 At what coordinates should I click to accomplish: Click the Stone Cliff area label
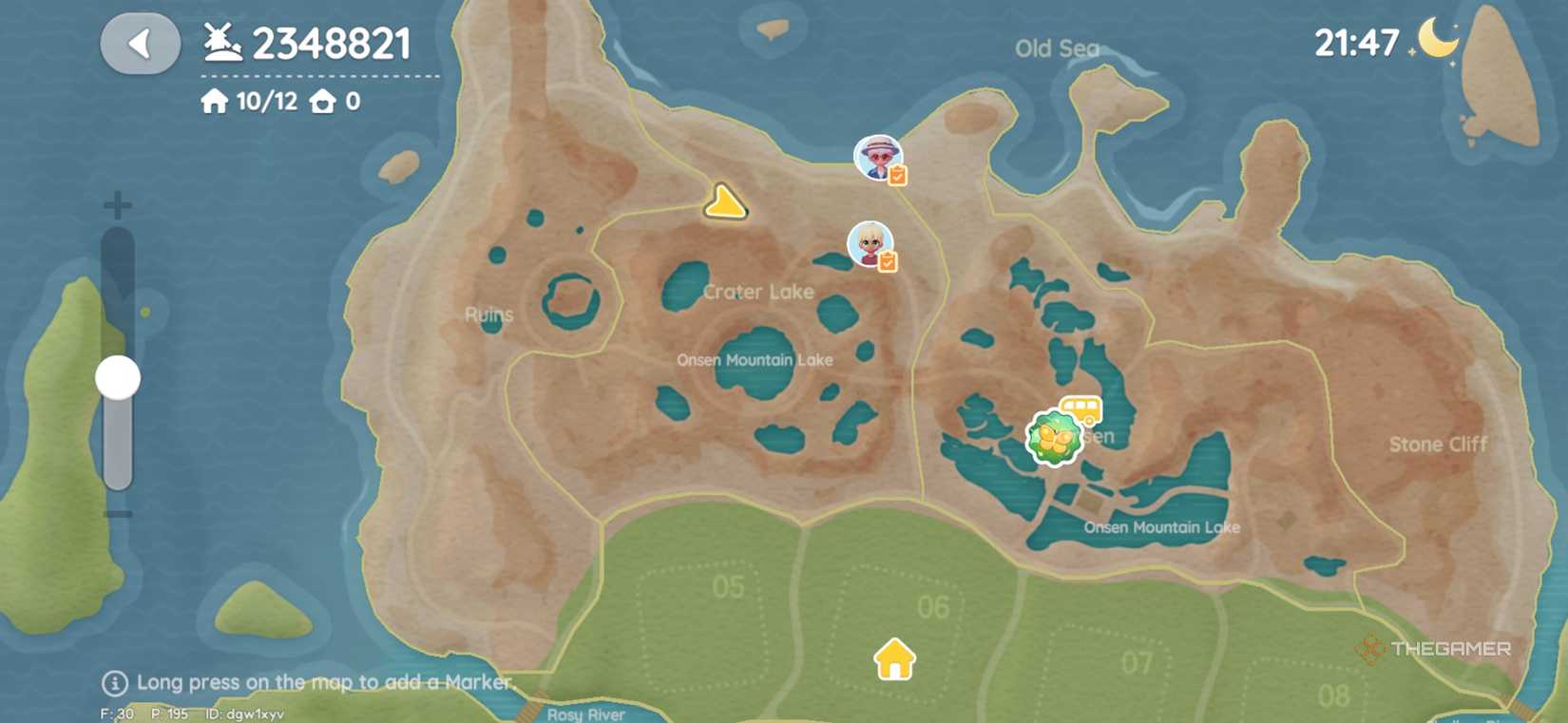[x=1437, y=444]
